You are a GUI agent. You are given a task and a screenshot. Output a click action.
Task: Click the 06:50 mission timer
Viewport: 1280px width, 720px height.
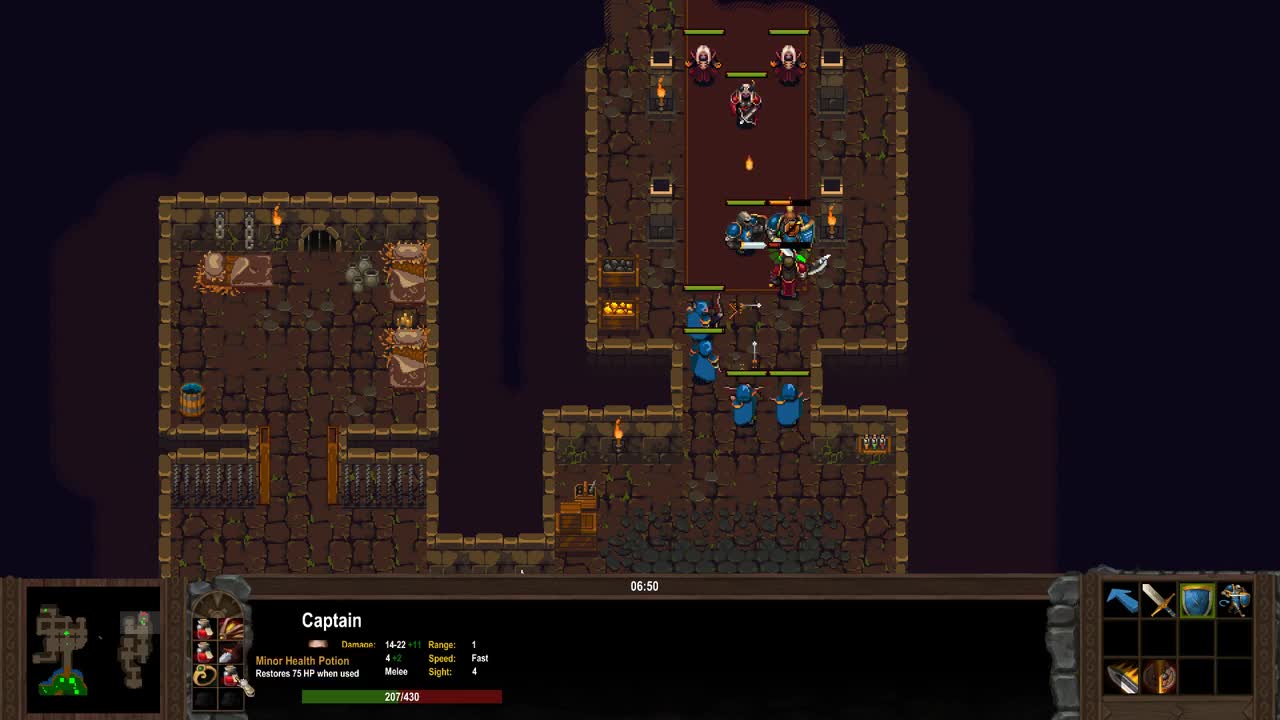click(645, 586)
